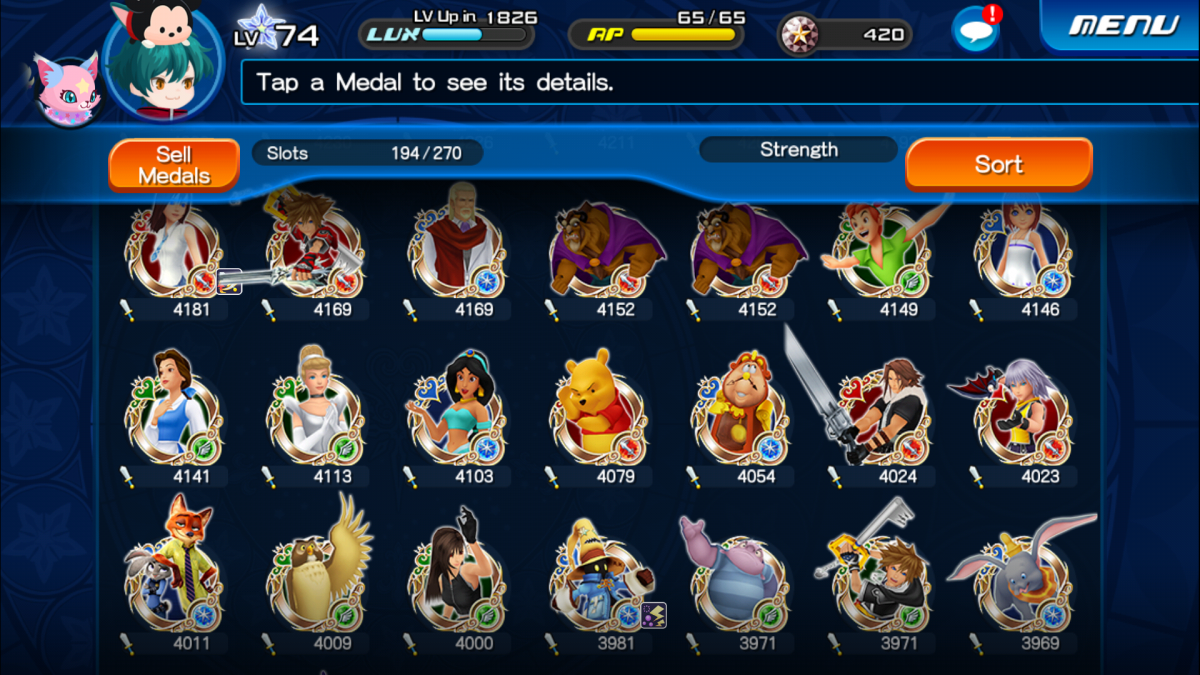Open the chat speech bubble notification

coord(974,29)
